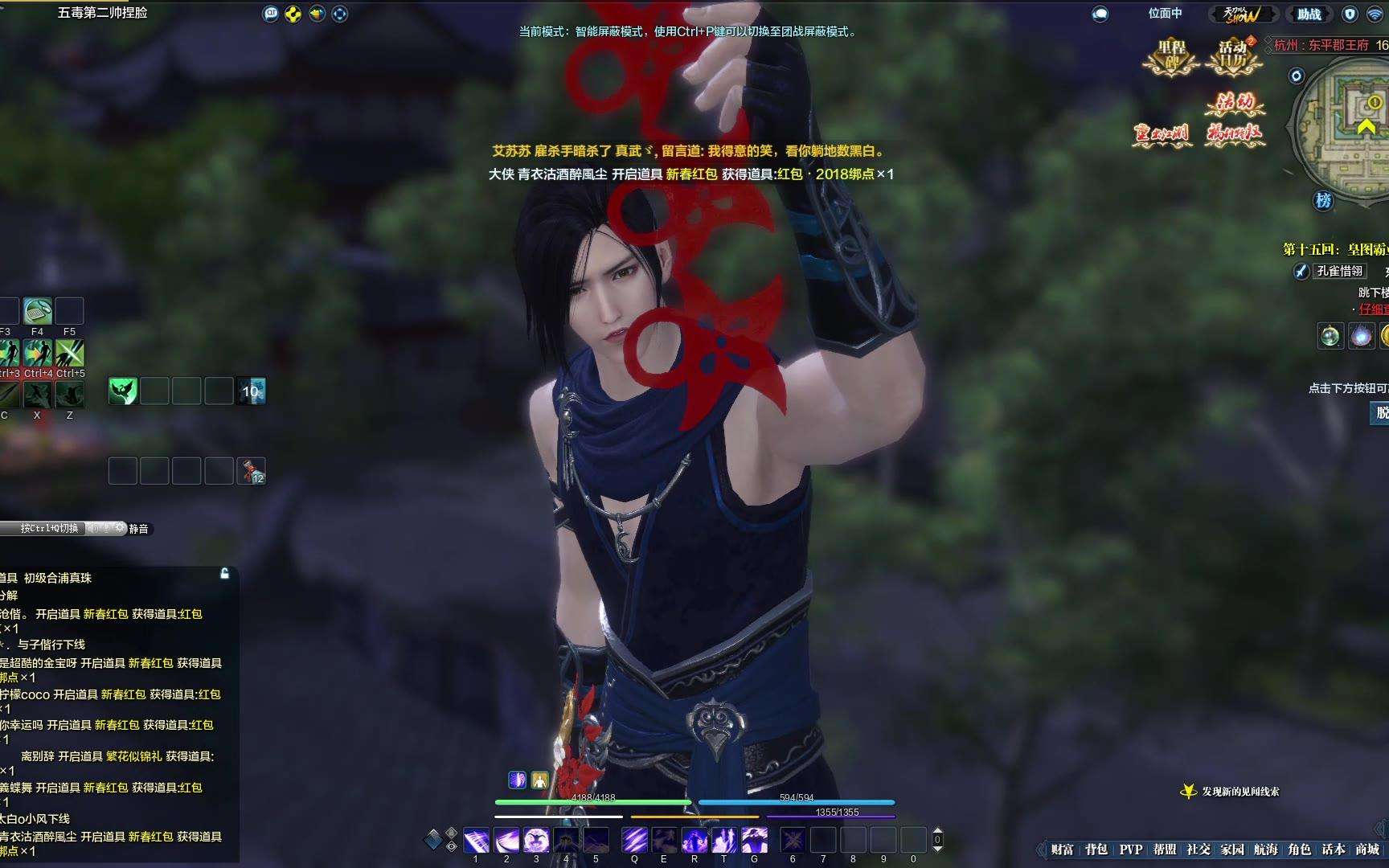This screenshot has height=868, width=1389.
Task: Open the 帮盟 guild menu
Action: coord(1165,850)
